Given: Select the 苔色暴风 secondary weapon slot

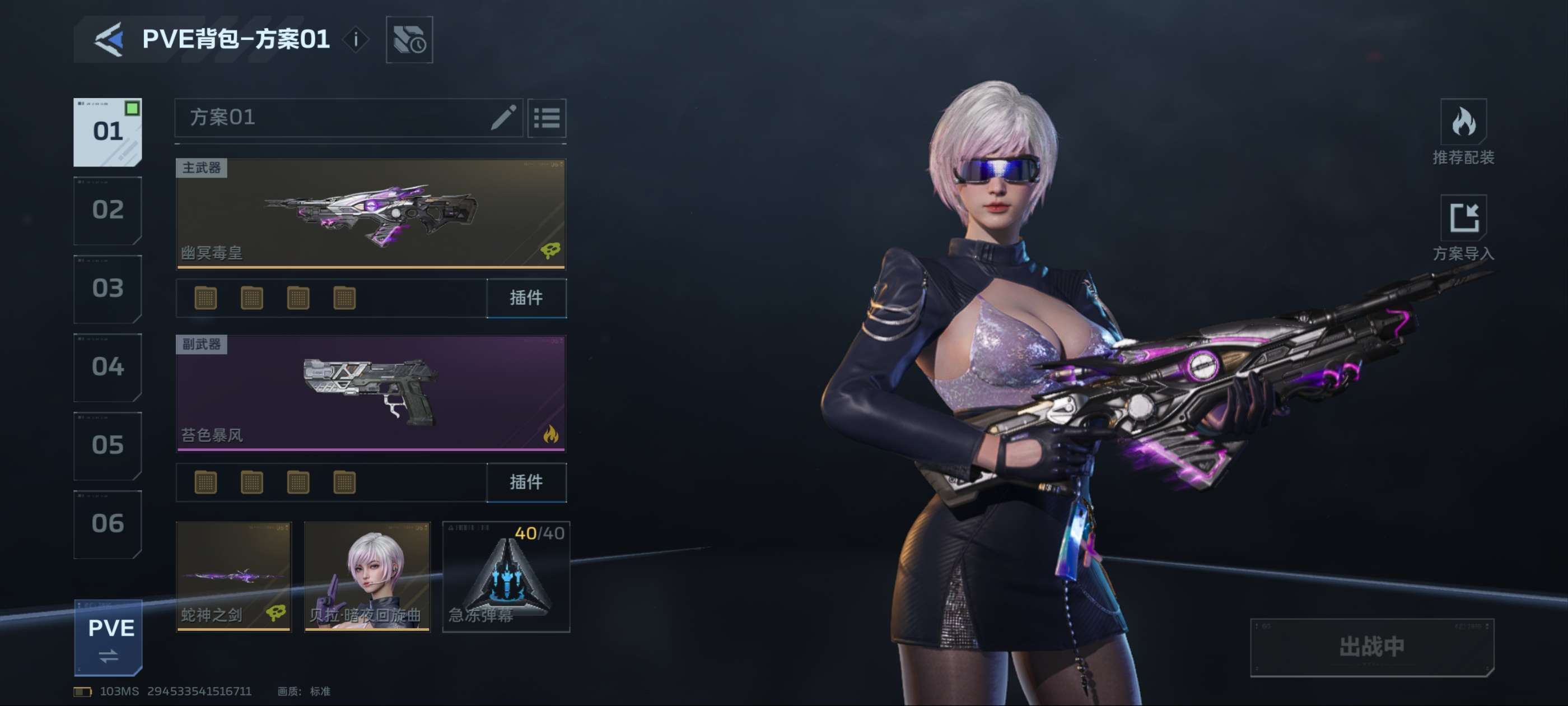Looking at the screenshot, I should pyautogui.click(x=371, y=393).
